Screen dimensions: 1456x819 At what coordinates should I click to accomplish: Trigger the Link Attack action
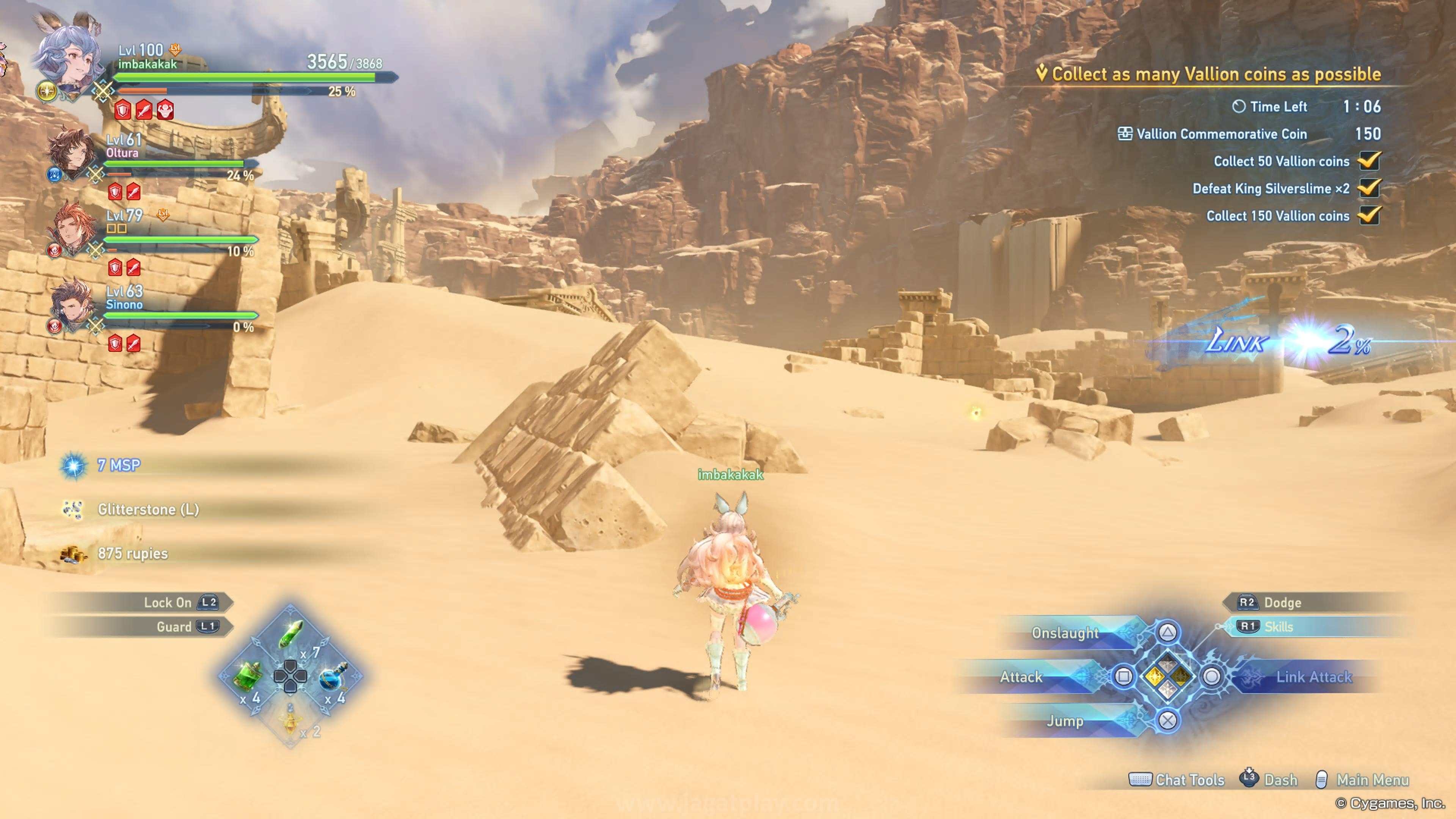[1312, 676]
